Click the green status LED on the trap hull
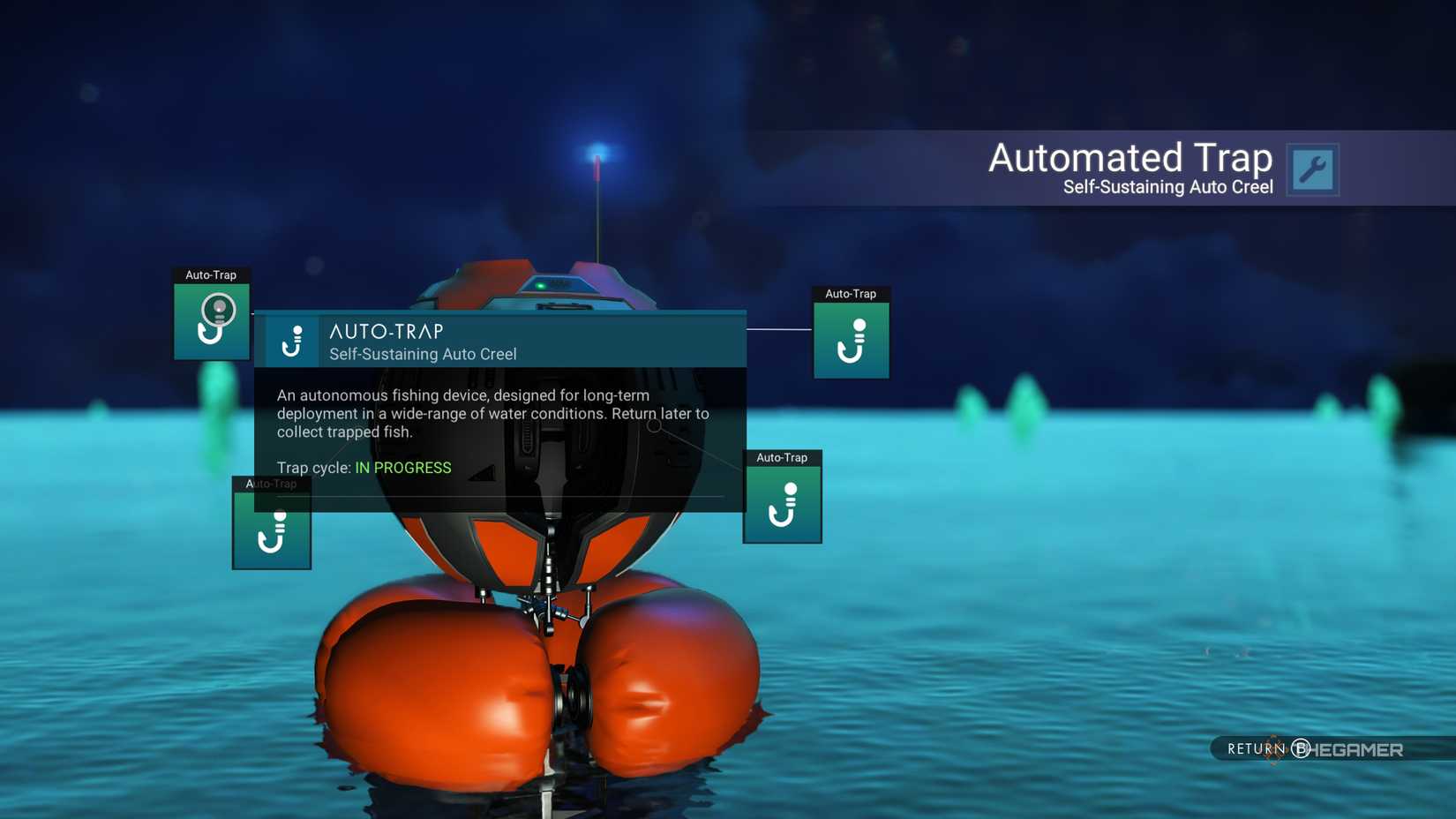Screen dimensions: 1456x819 pos(540,285)
